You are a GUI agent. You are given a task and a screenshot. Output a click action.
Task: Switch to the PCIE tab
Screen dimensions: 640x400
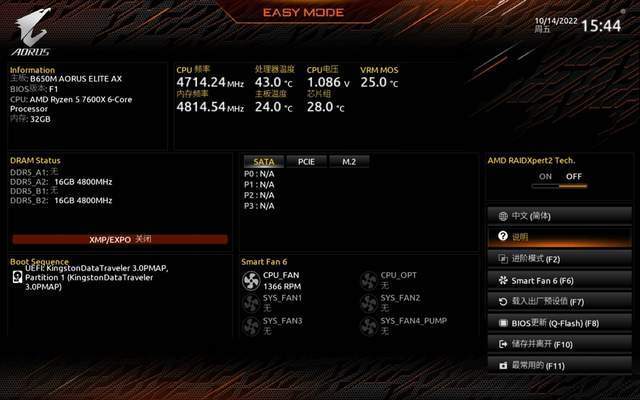[306, 161]
